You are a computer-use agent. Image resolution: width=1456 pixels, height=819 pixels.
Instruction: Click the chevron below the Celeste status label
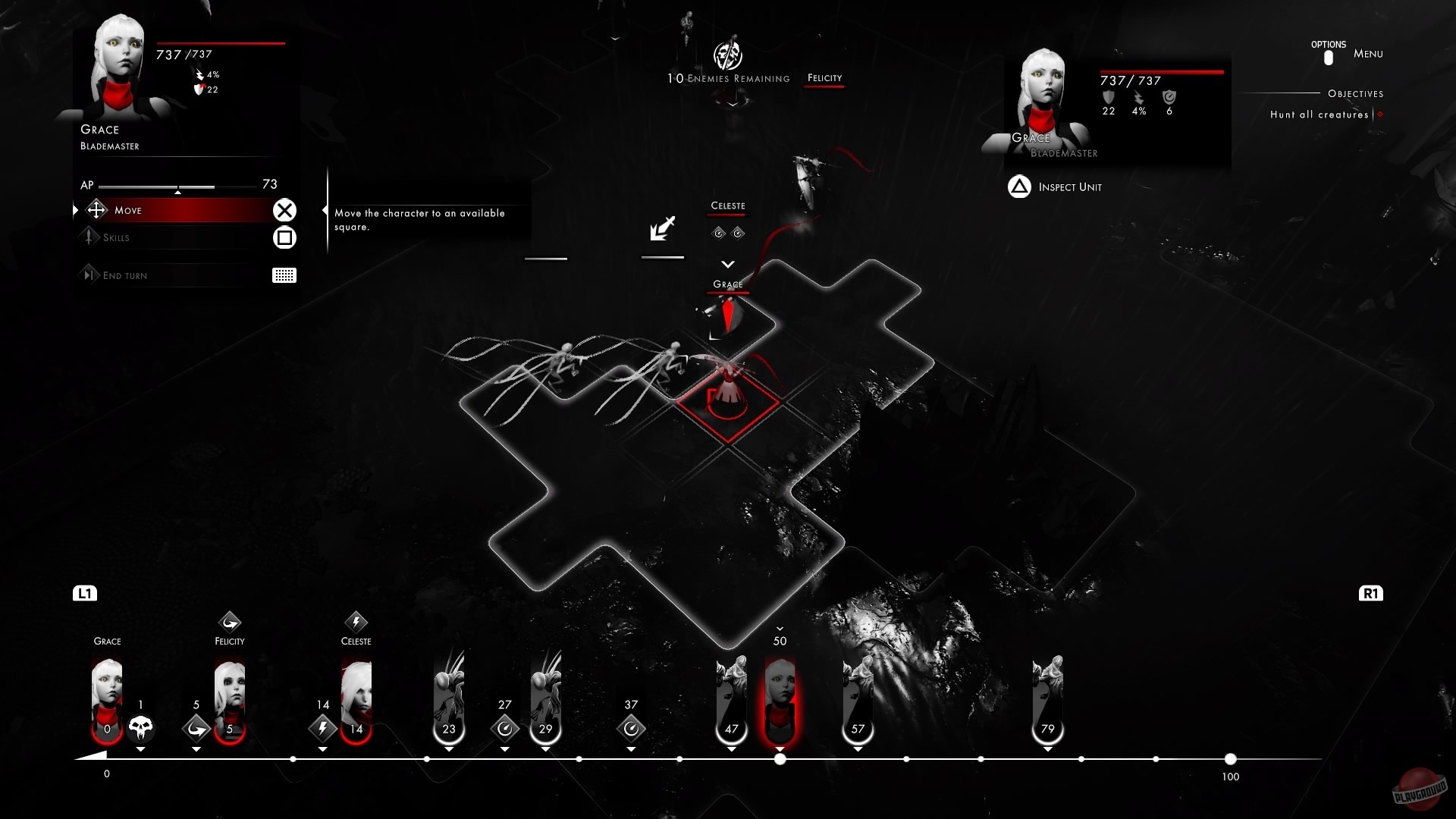pyautogui.click(x=728, y=264)
